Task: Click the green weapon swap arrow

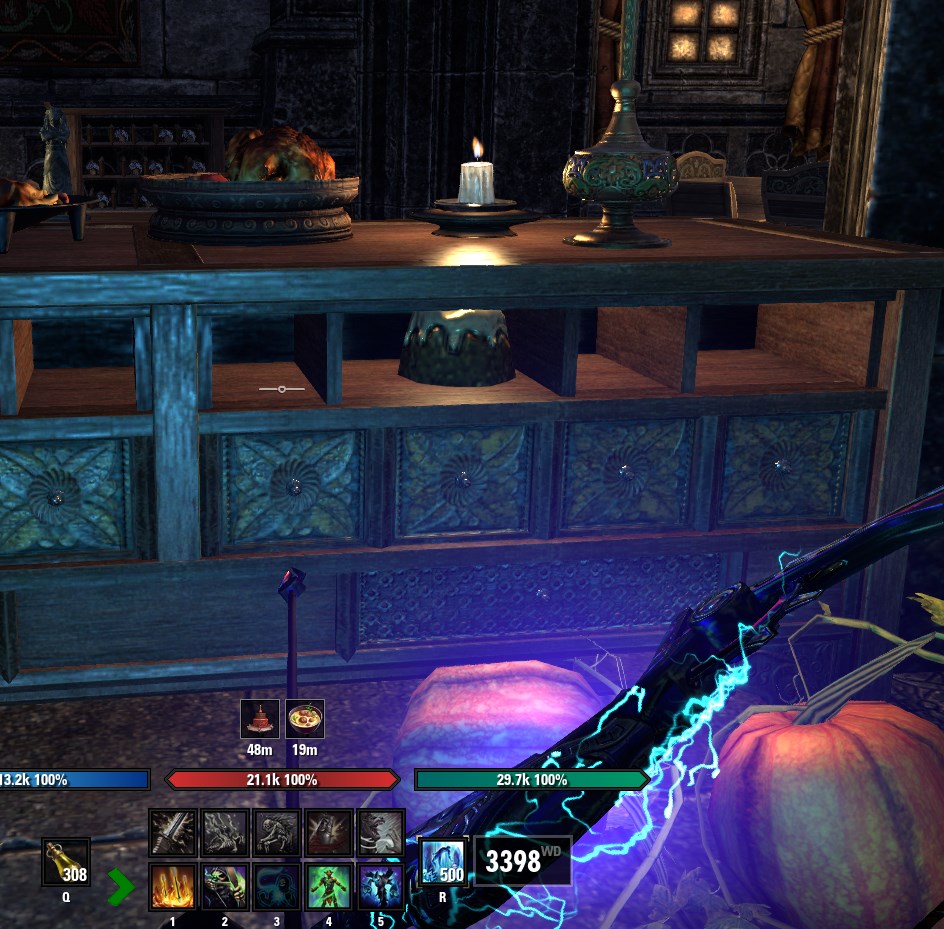Action: tap(121, 886)
